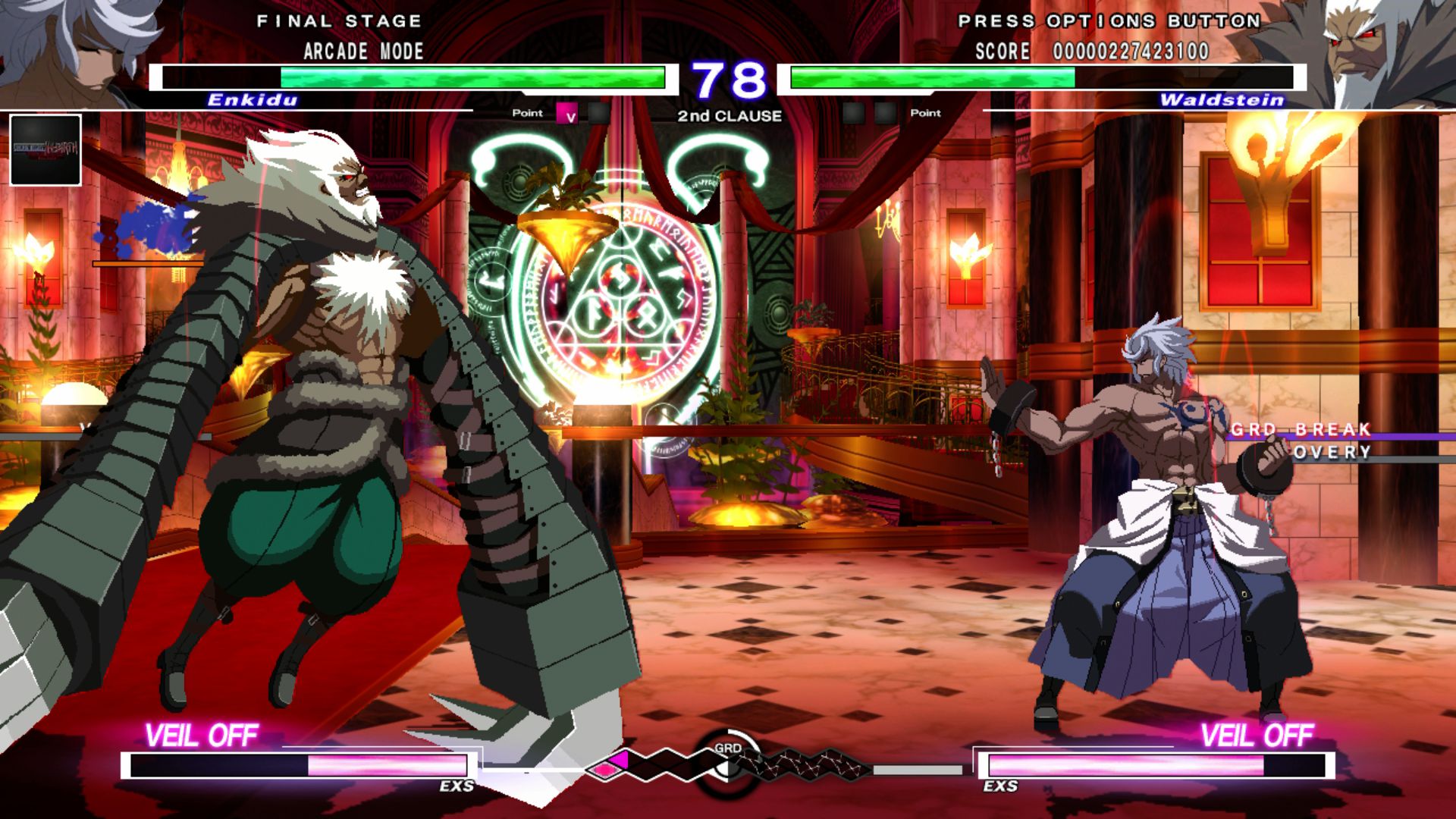Image resolution: width=1456 pixels, height=819 pixels.
Task: Click the left Point marker icon
Action: coord(527,112)
